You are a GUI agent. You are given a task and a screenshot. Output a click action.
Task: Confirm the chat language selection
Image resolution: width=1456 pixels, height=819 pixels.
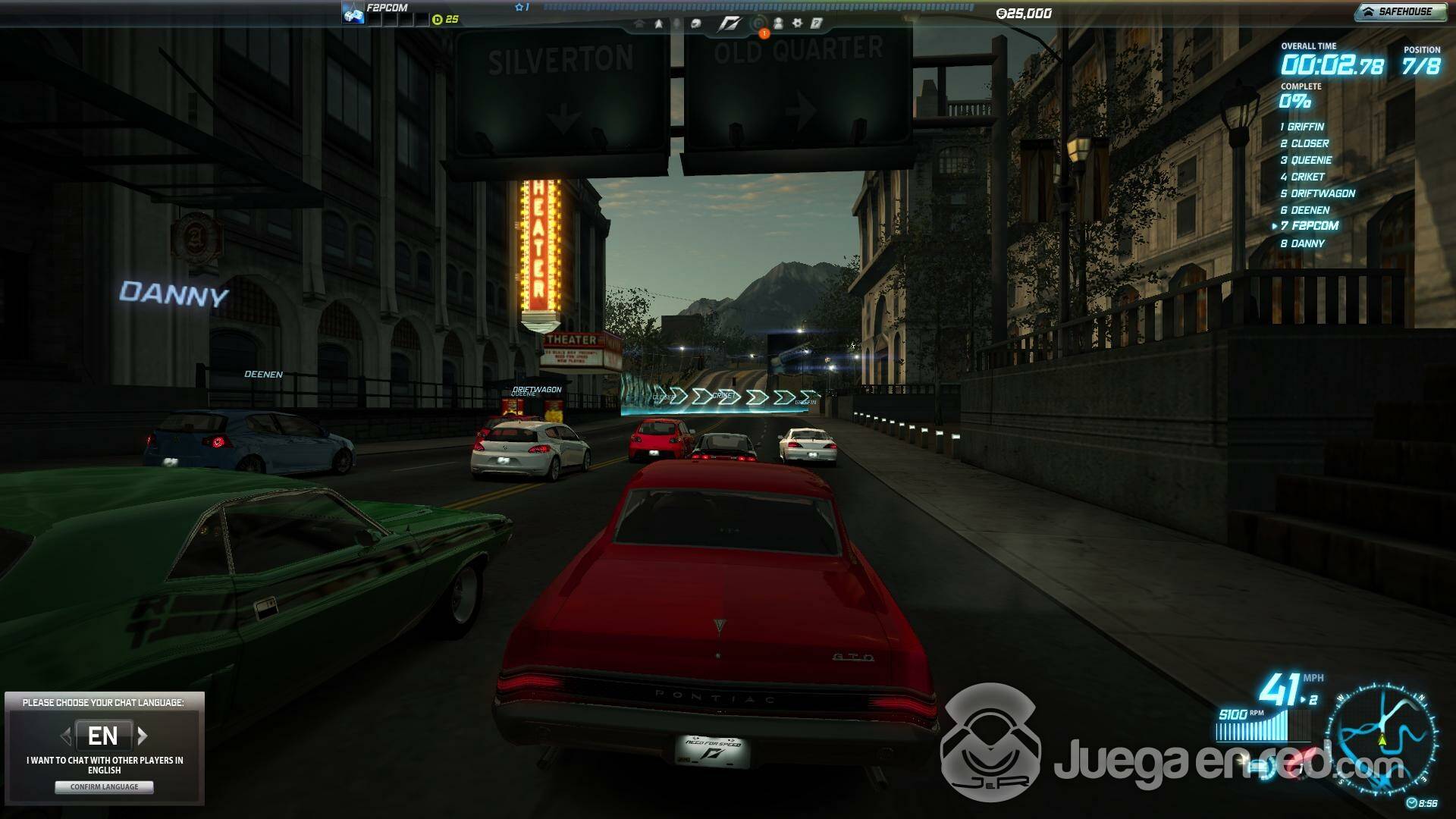point(104,787)
